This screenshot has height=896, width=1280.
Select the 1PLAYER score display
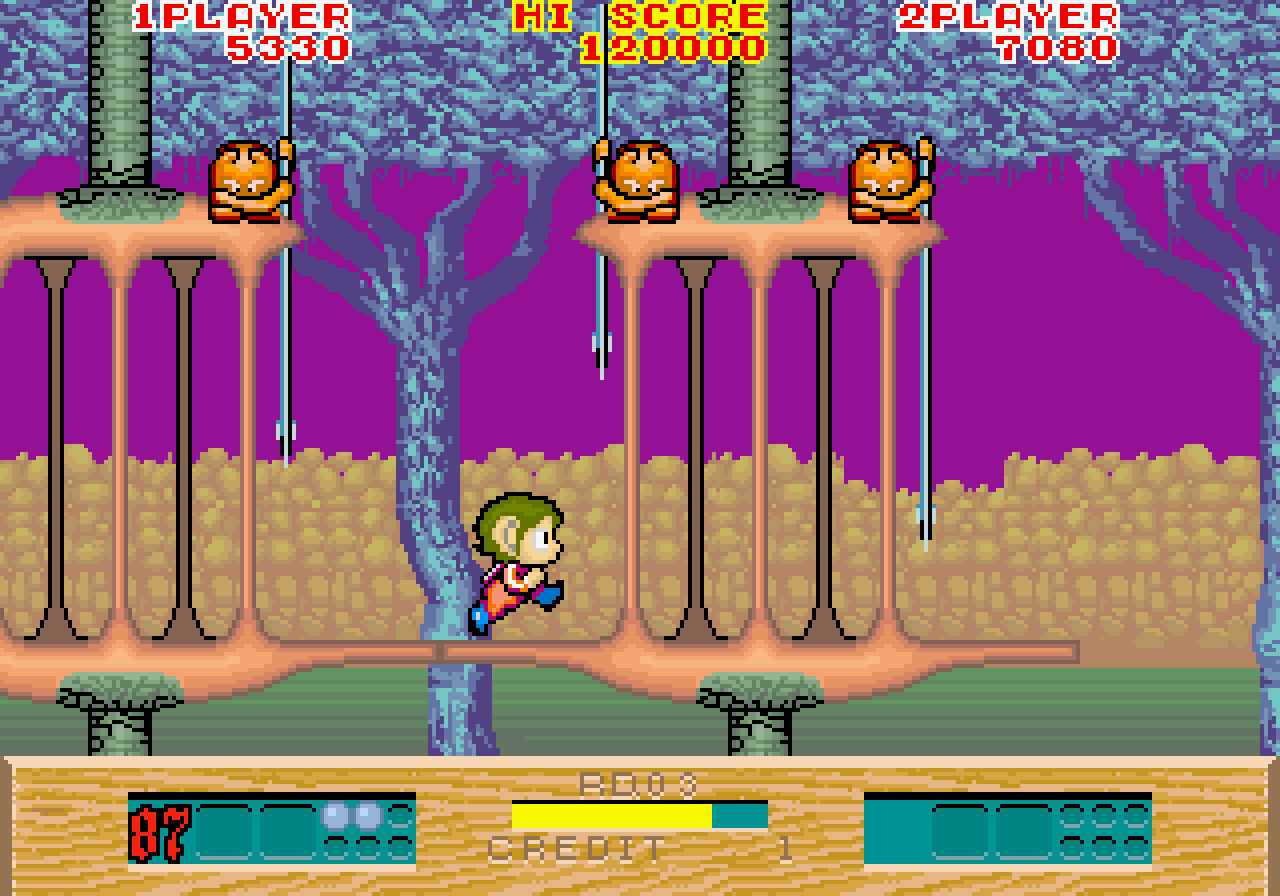coord(240,30)
